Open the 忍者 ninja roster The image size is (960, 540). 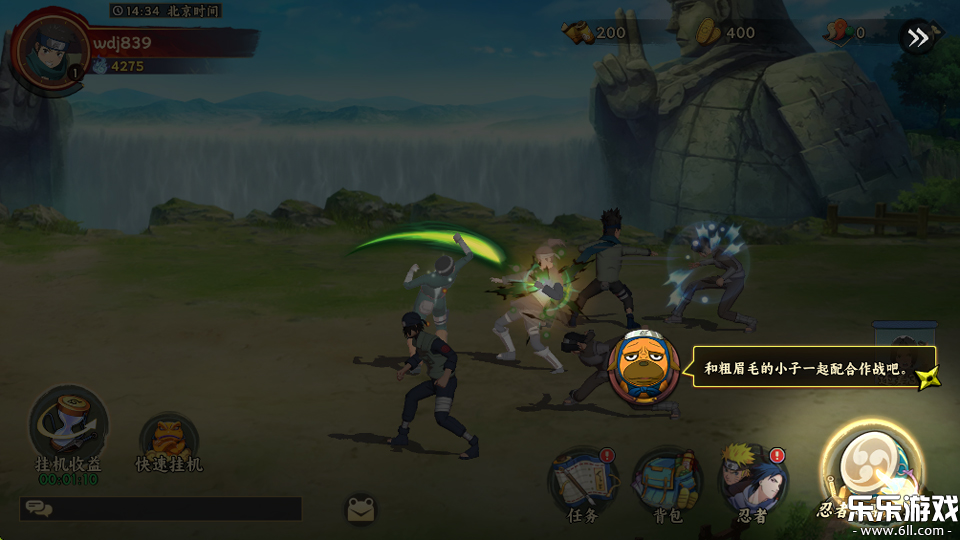(753, 481)
